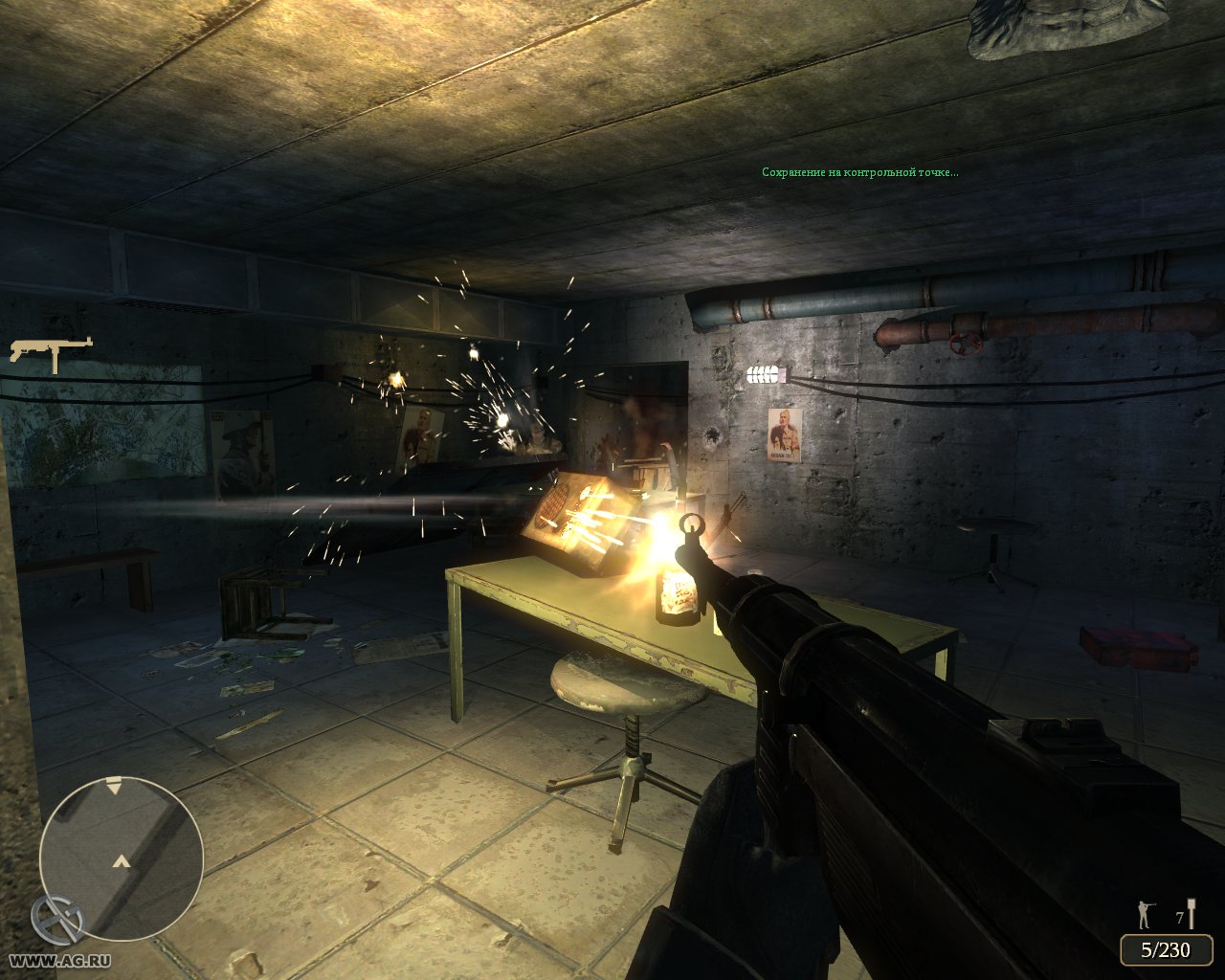Click the MP40 weapon icon
The height and width of the screenshot is (980, 1225).
[51, 351]
